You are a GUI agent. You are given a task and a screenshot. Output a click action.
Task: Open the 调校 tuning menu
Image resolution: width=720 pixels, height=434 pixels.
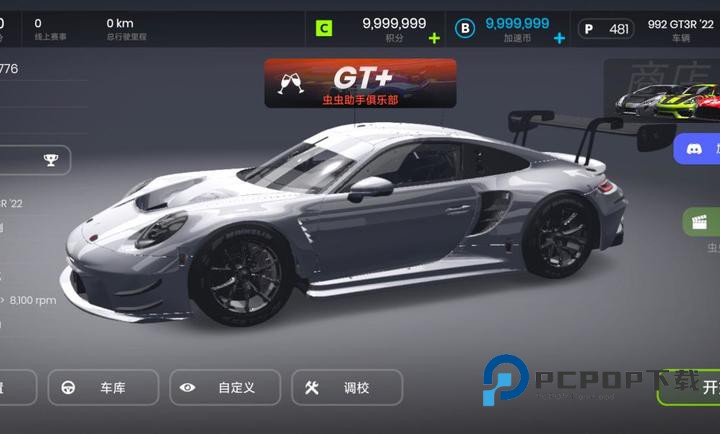click(346, 387)
